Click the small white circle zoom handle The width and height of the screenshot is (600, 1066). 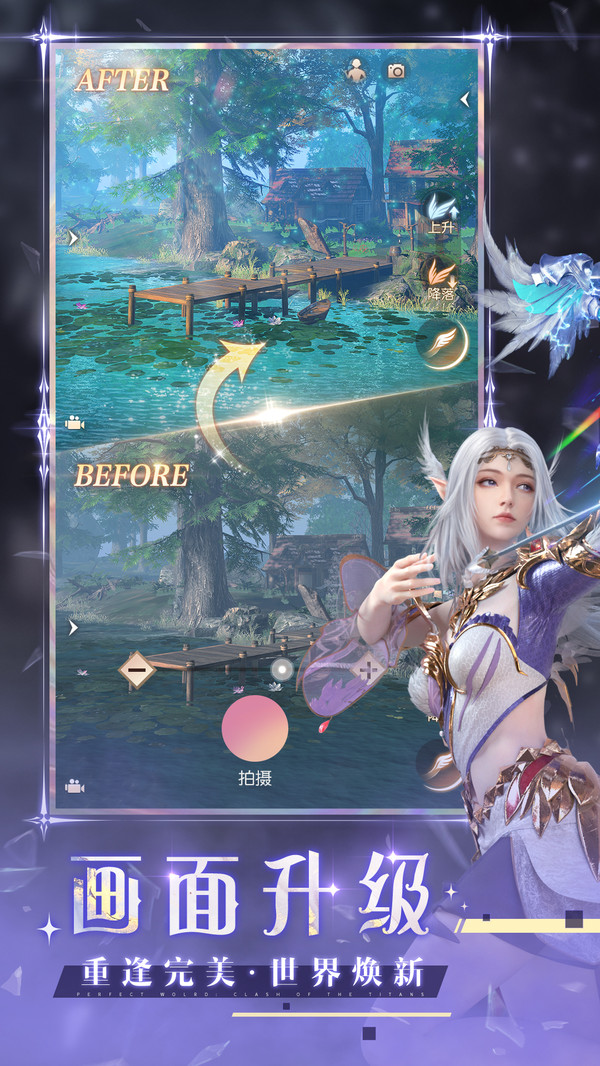pyautogui.click(x=282, y=671)
